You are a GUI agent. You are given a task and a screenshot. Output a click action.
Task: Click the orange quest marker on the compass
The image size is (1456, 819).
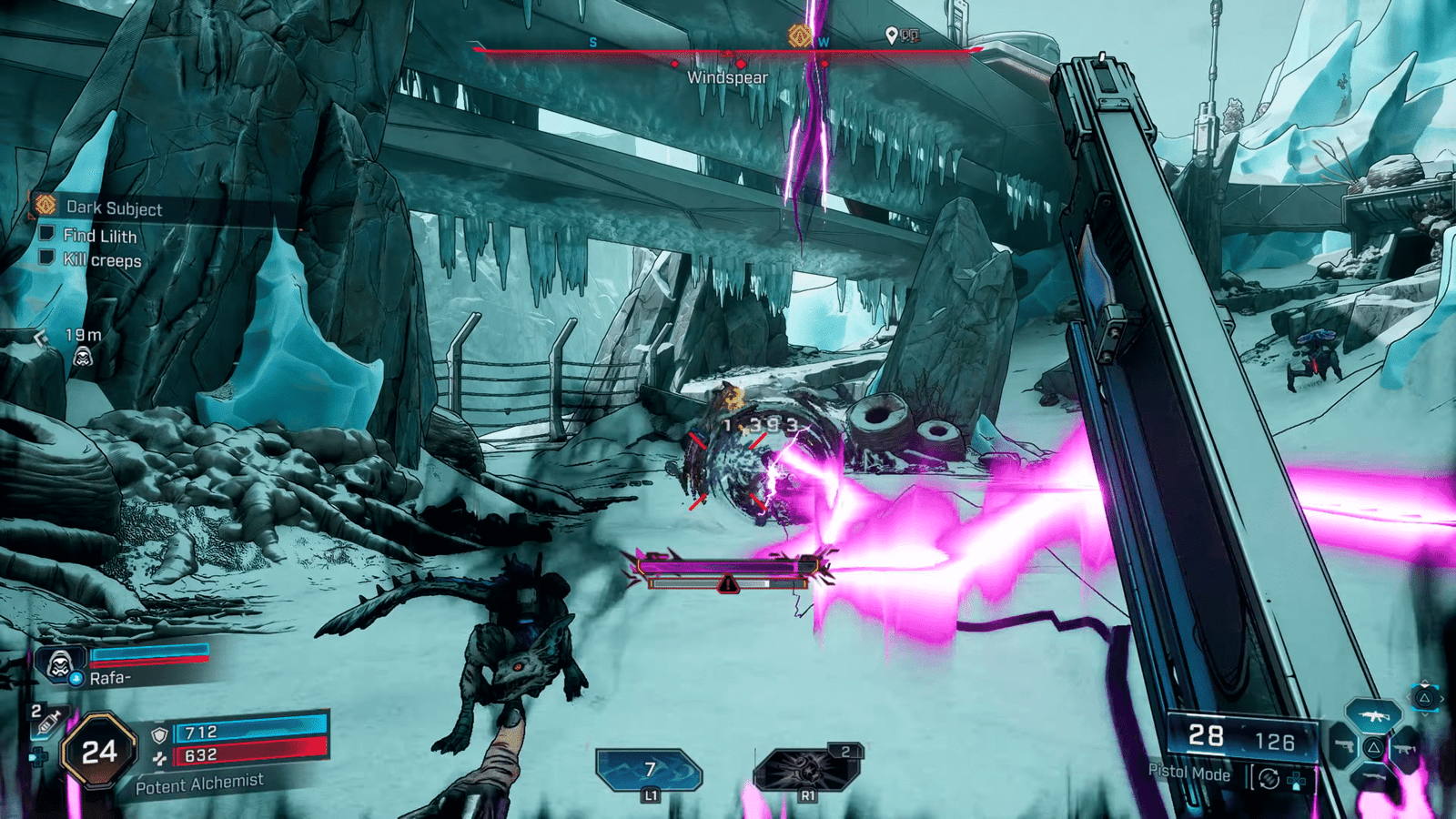click(799, 35)
